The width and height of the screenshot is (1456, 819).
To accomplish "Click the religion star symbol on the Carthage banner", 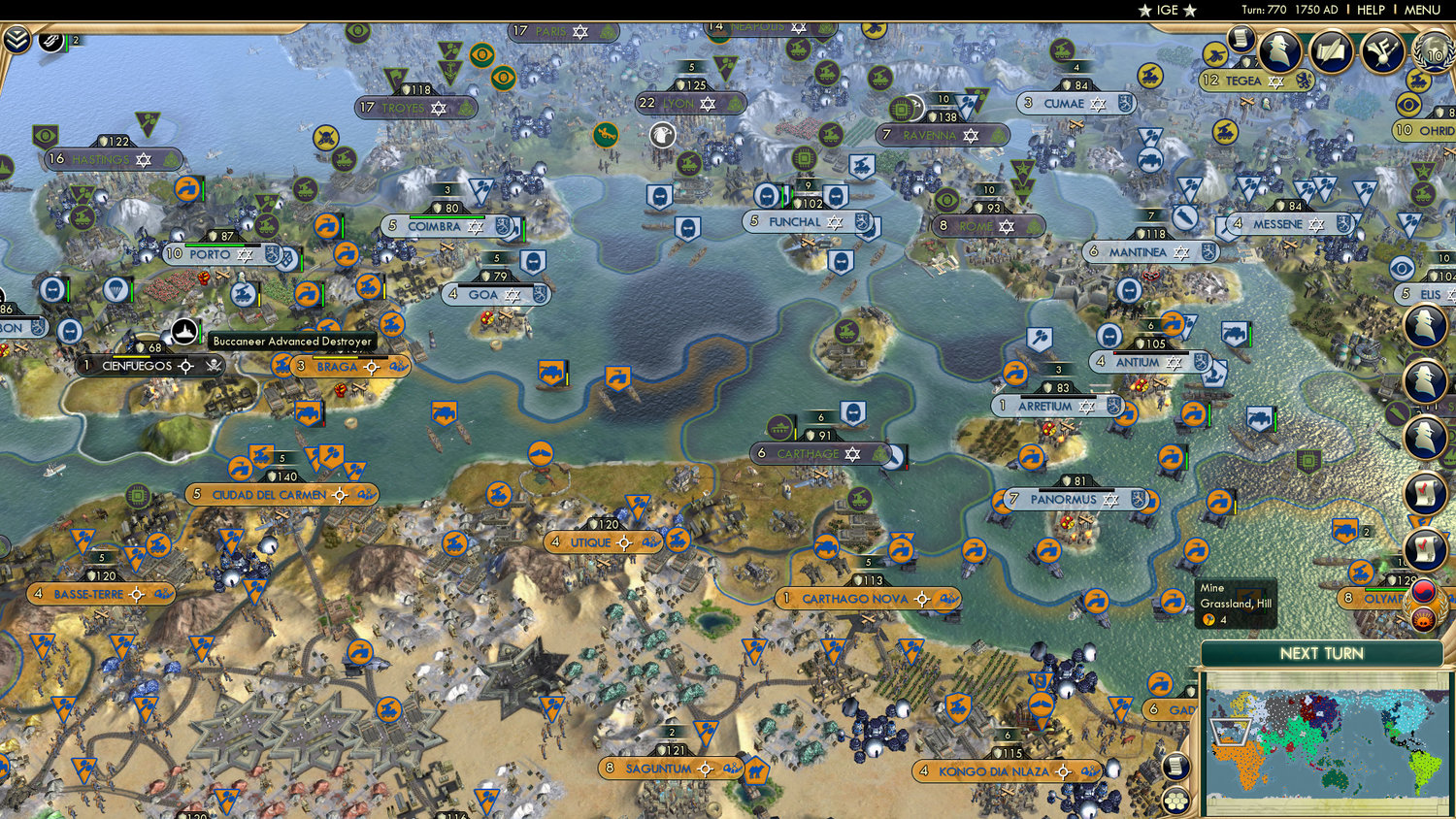I will pyautogui.click(x=849, y=452).
